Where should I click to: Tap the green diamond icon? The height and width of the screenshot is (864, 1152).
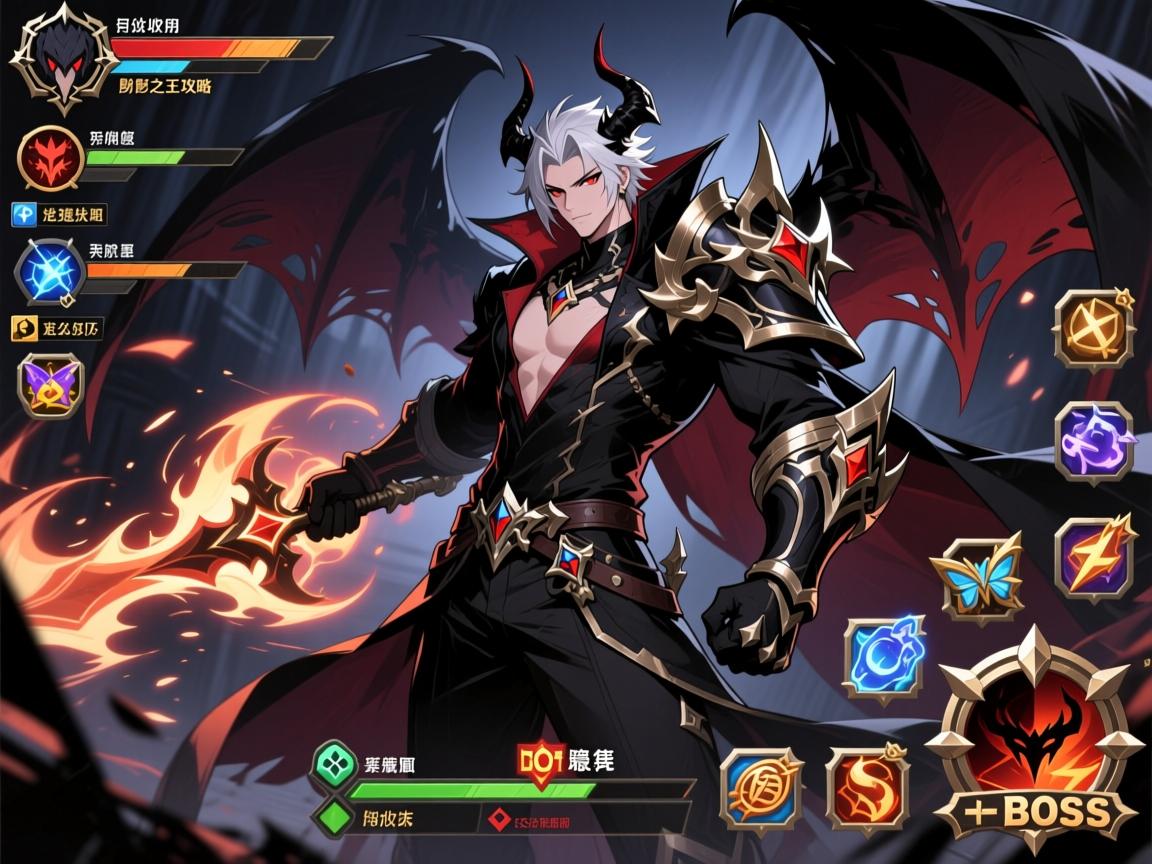point(333,816)
